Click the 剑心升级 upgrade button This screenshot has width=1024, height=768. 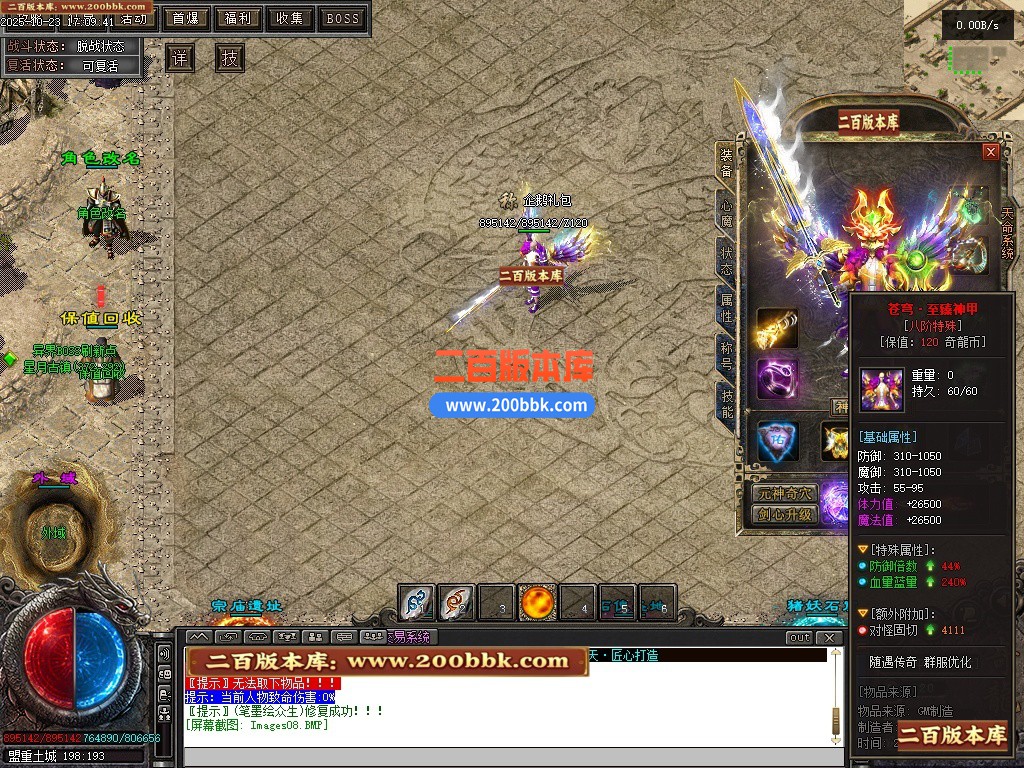click(x=785, y=515)
